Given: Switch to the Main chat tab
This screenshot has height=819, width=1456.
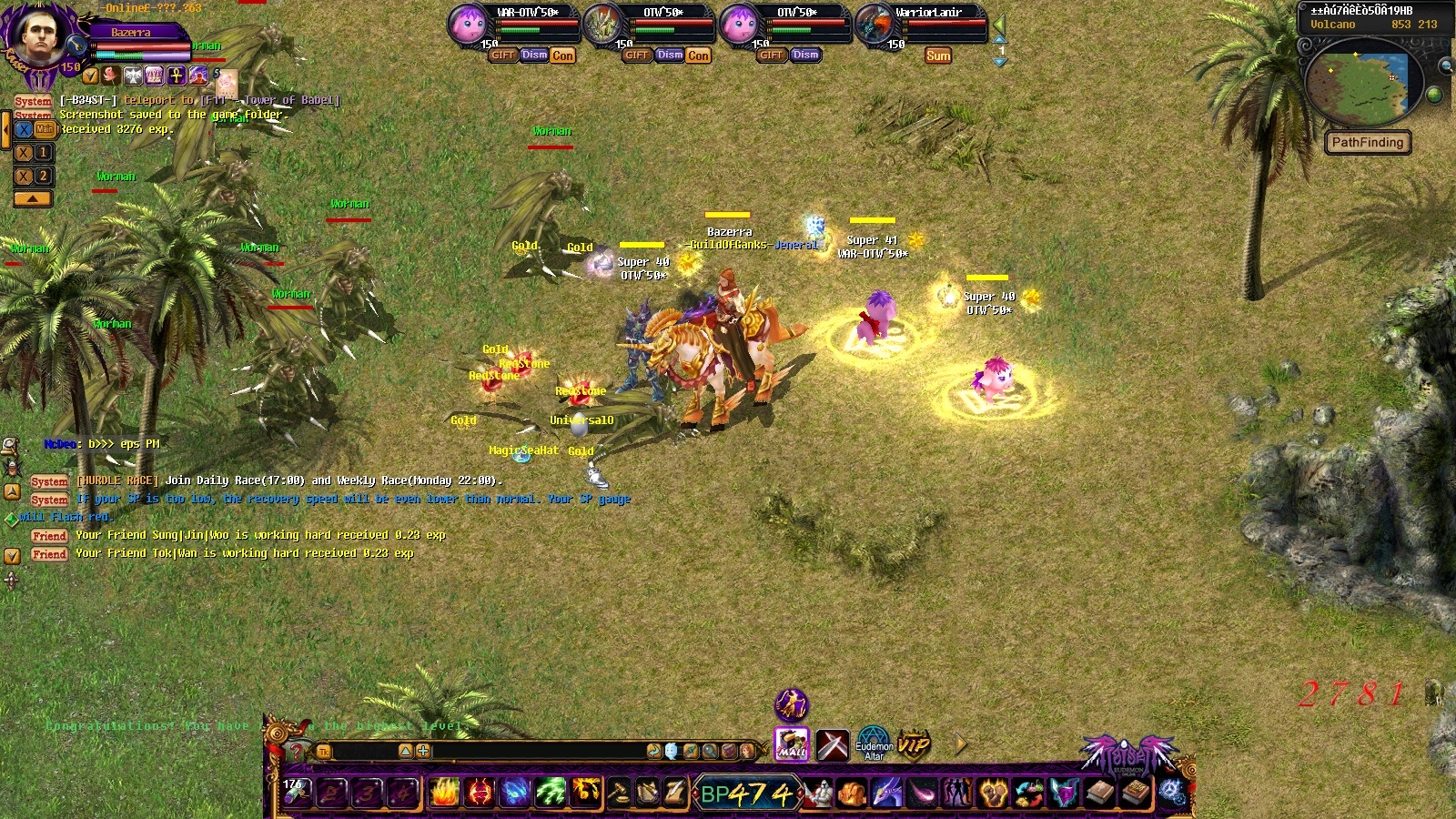Looking at the screenshot, I should (x=45, y=129).
